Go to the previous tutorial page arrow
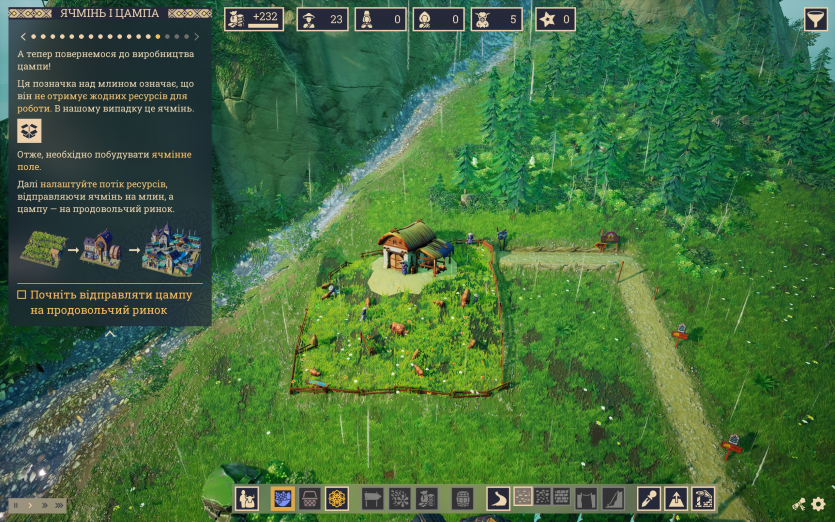This screenshot has width=835, height=522. pos(22,37)
